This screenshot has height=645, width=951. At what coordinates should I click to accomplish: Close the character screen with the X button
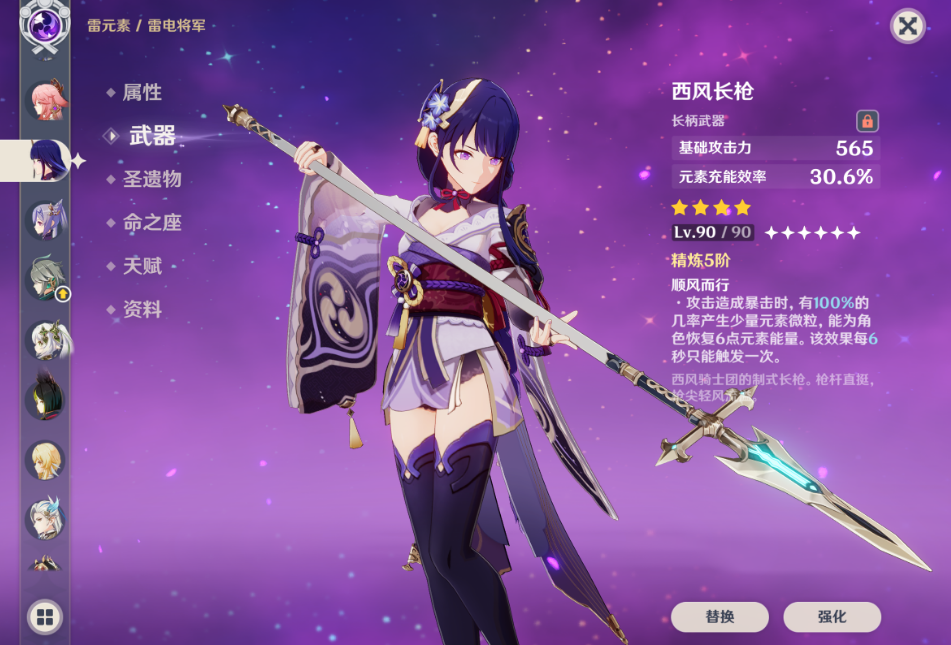[x=907, y=26]
